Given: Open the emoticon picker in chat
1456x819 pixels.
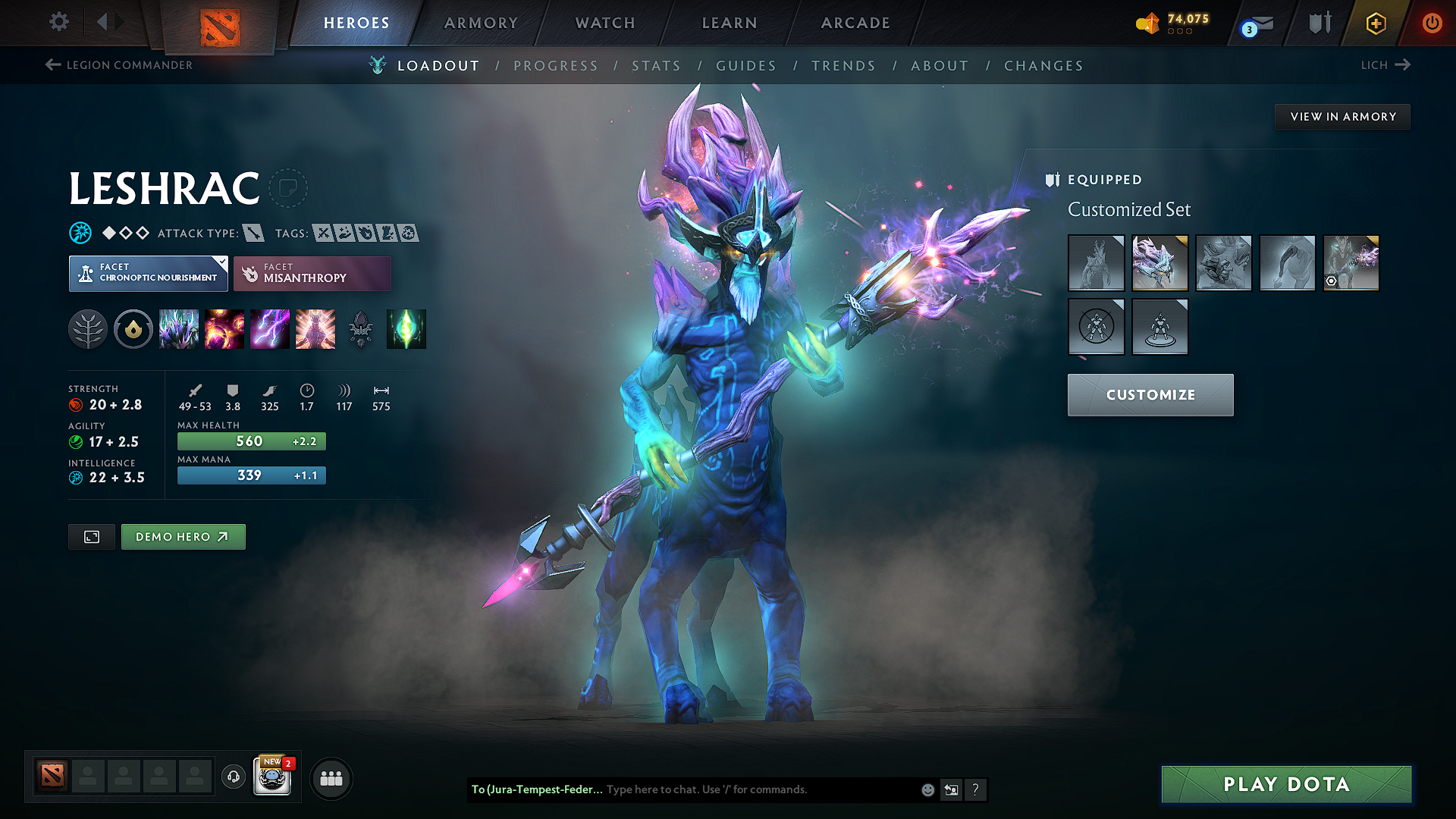Looking at the screenshot, I should [927, 789].
